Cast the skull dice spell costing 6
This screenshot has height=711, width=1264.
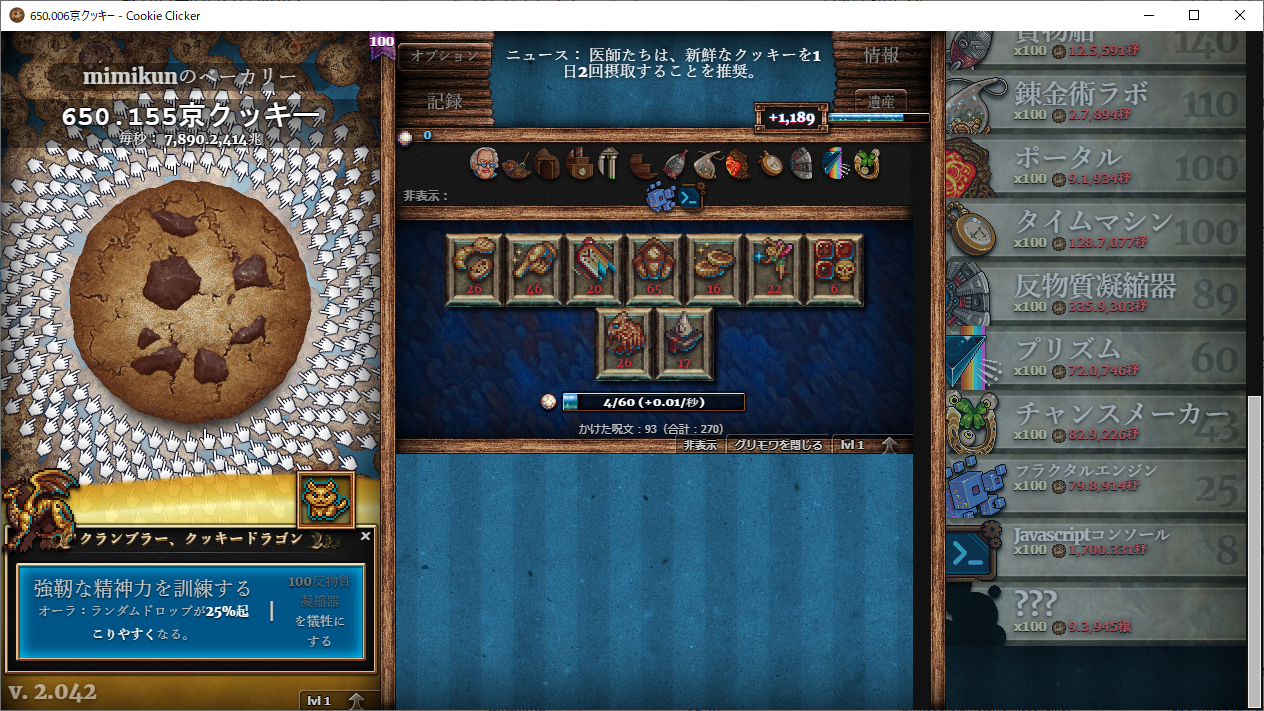[834, 269]
